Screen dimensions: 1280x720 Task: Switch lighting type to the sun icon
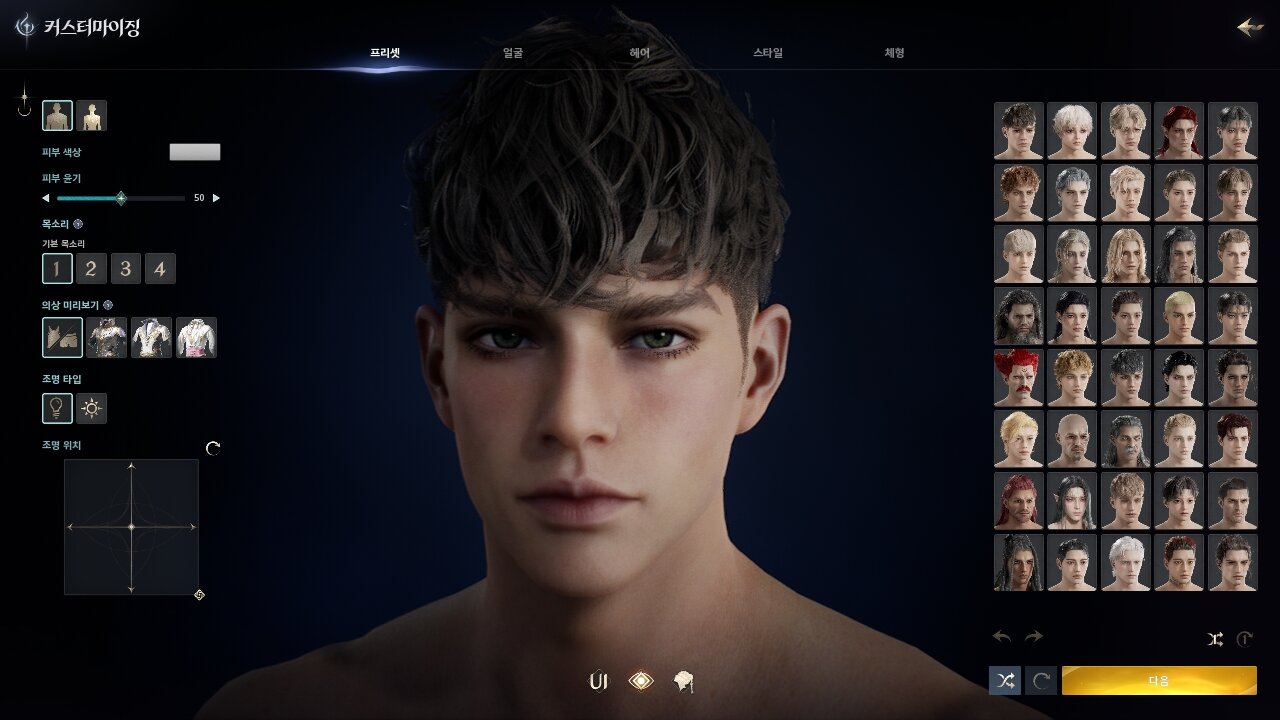(92, 408)
